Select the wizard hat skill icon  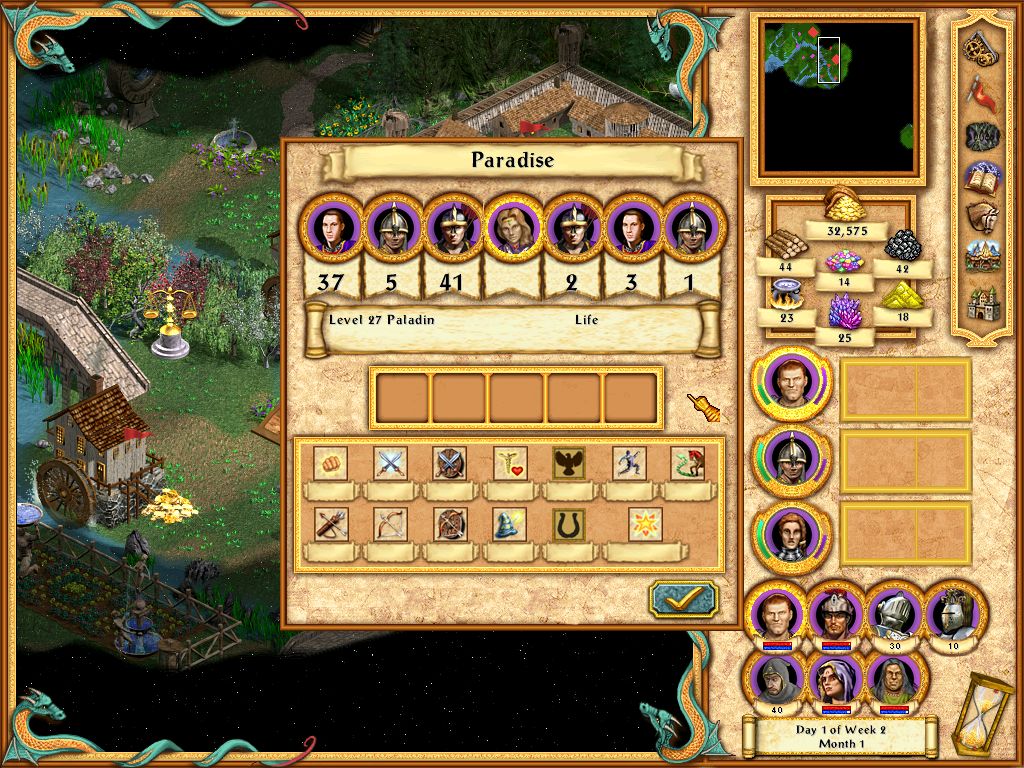click(509, 524)
